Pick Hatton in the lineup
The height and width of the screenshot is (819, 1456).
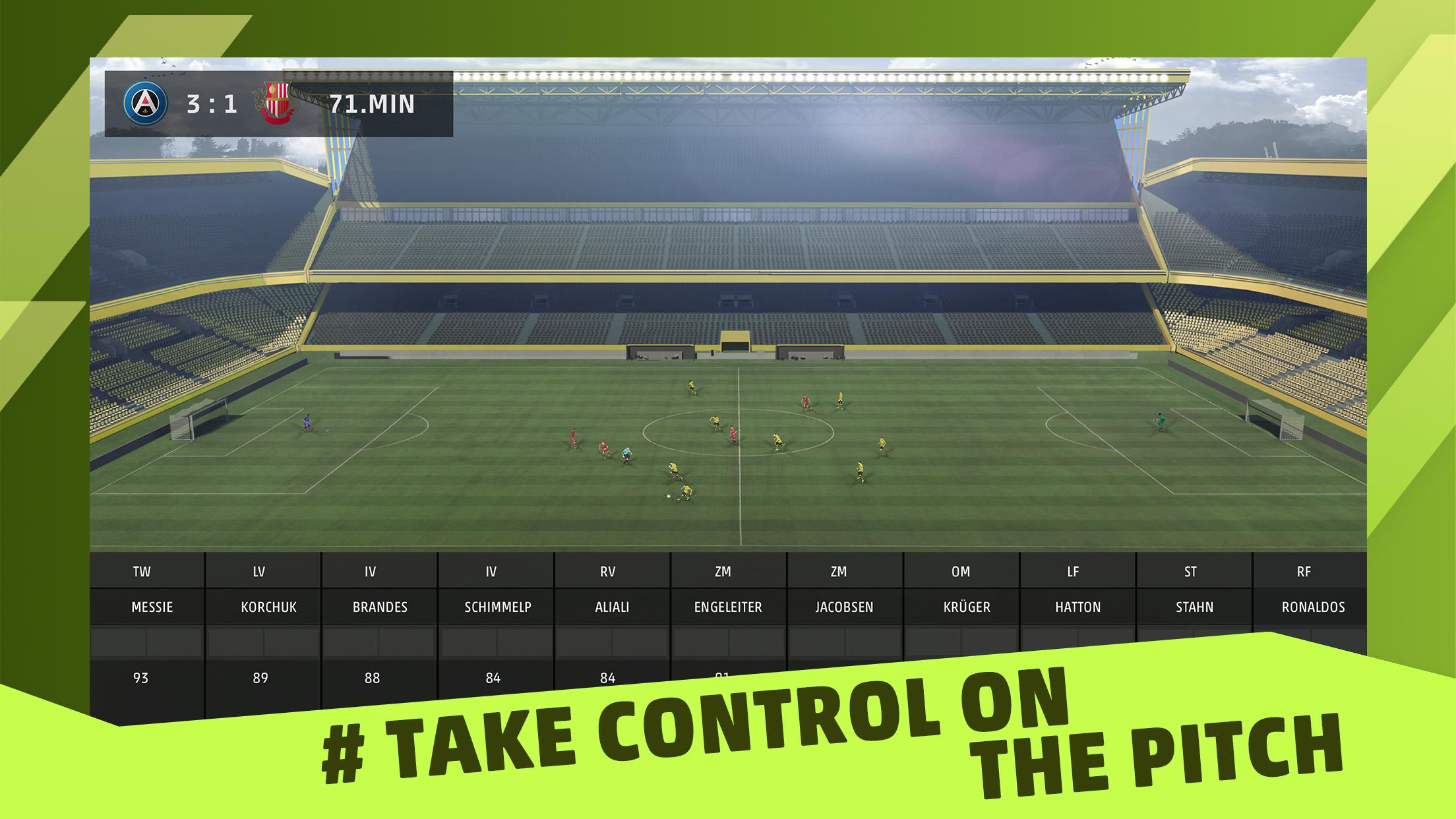pos(1077,607)
